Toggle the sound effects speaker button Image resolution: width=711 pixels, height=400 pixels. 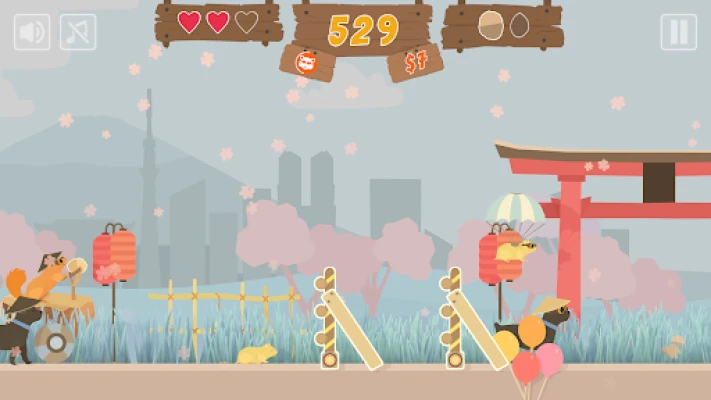tap(32, 32)
